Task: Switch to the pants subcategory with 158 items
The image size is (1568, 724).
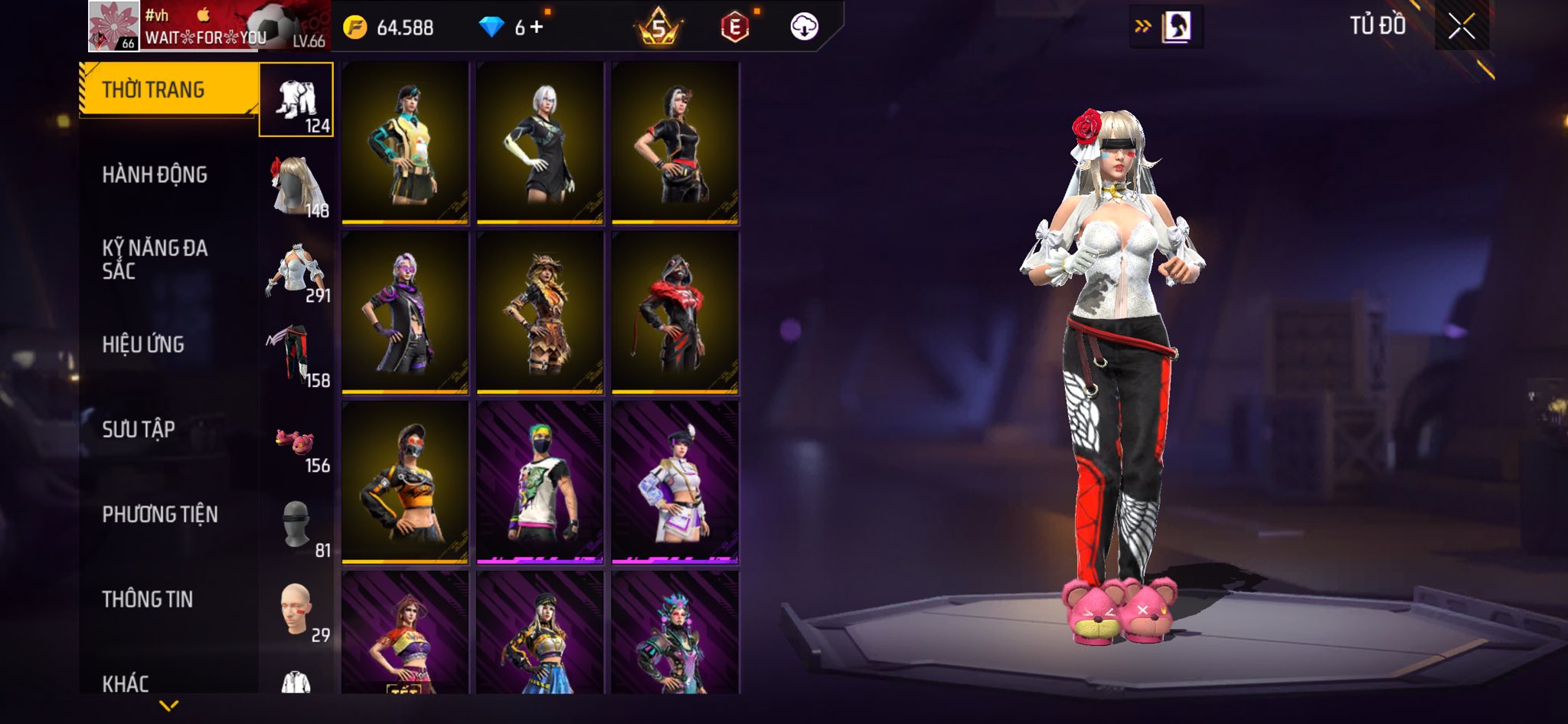Action: tap(296, 355)
